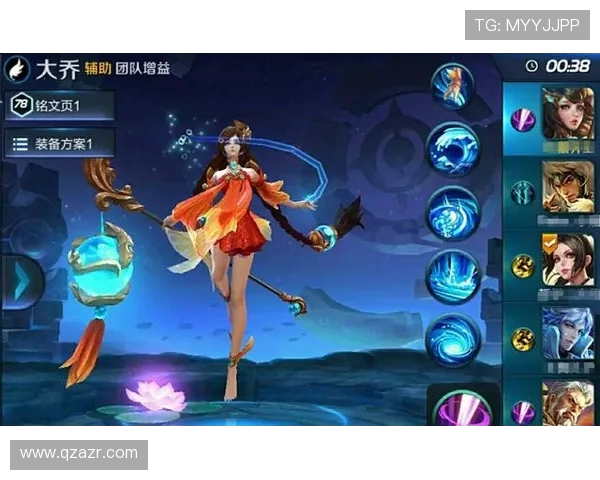This screenshot has width=600, height=480.
Task: Select the blue vortex skill icon
Action: point(453,340)
